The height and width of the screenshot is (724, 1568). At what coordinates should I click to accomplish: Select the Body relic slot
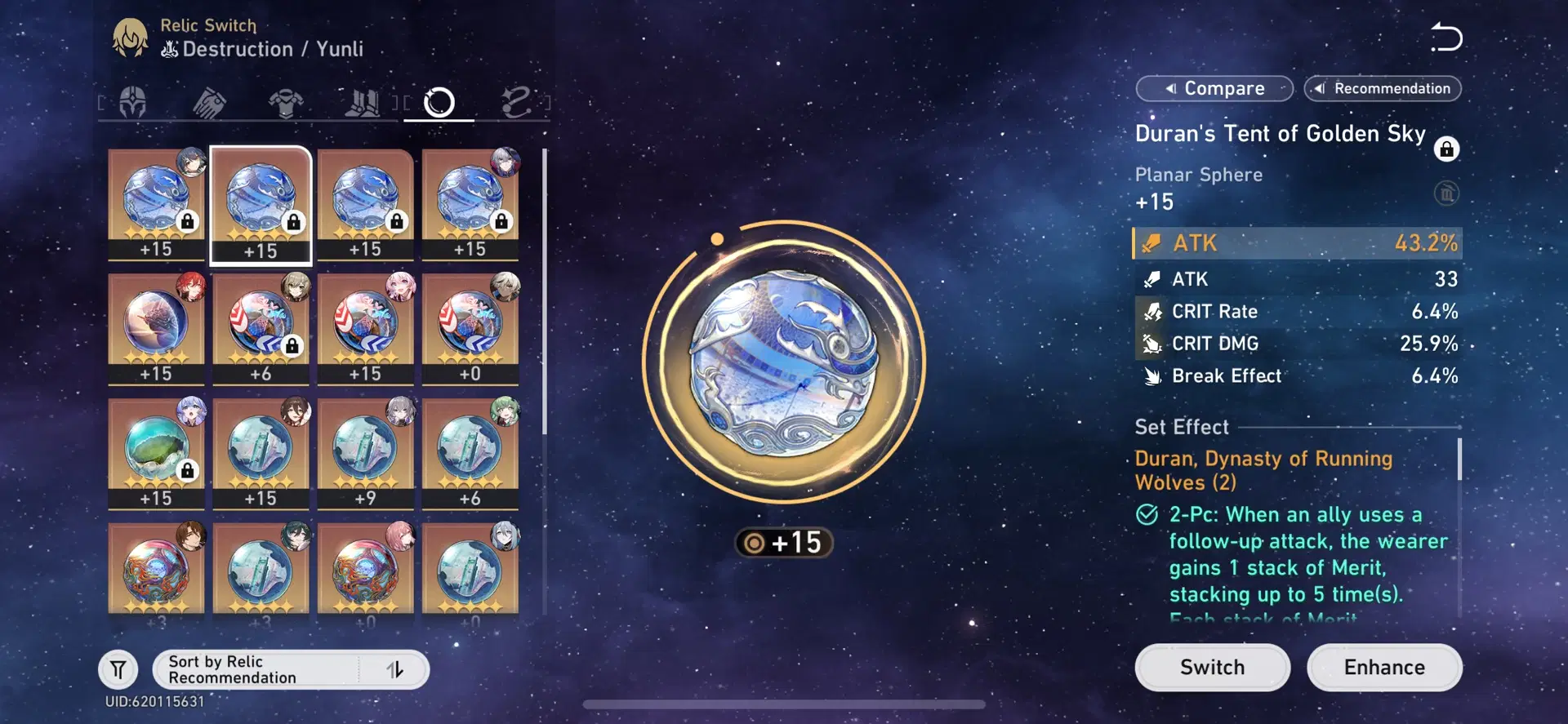click(x=286, y=102)
